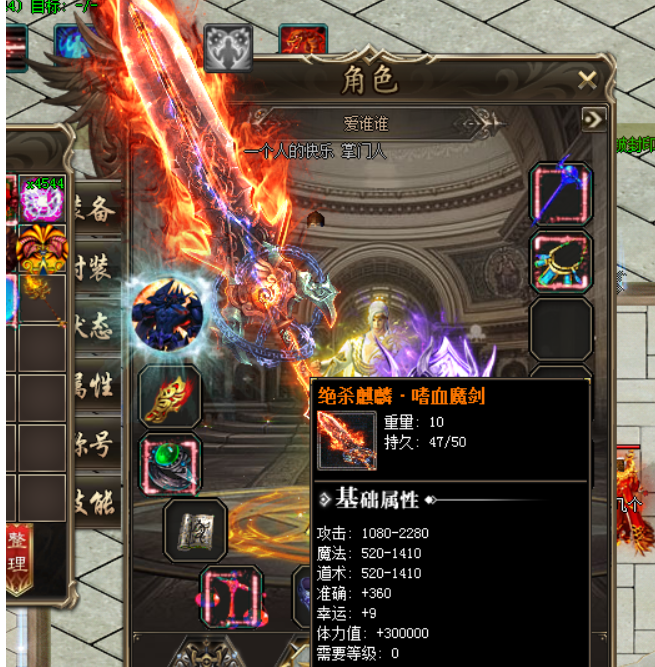Switch to the 装备 equipment tab
The width and height of the screenshot is (655, 667).
(98, 208)
